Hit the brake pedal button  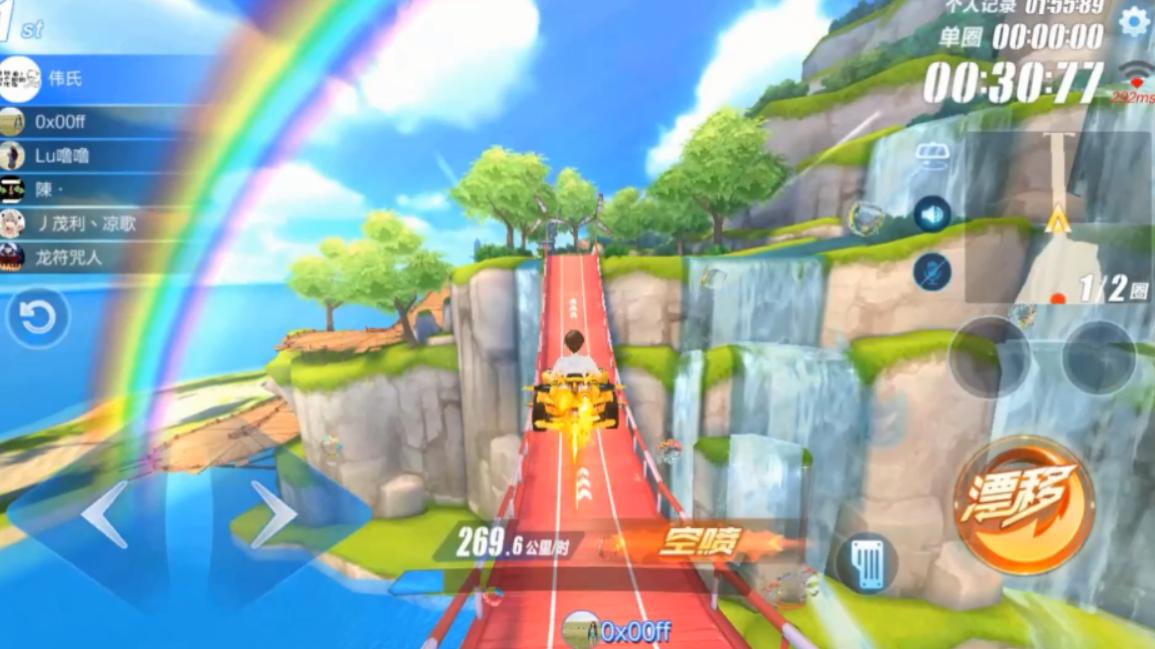pos(866,563)
